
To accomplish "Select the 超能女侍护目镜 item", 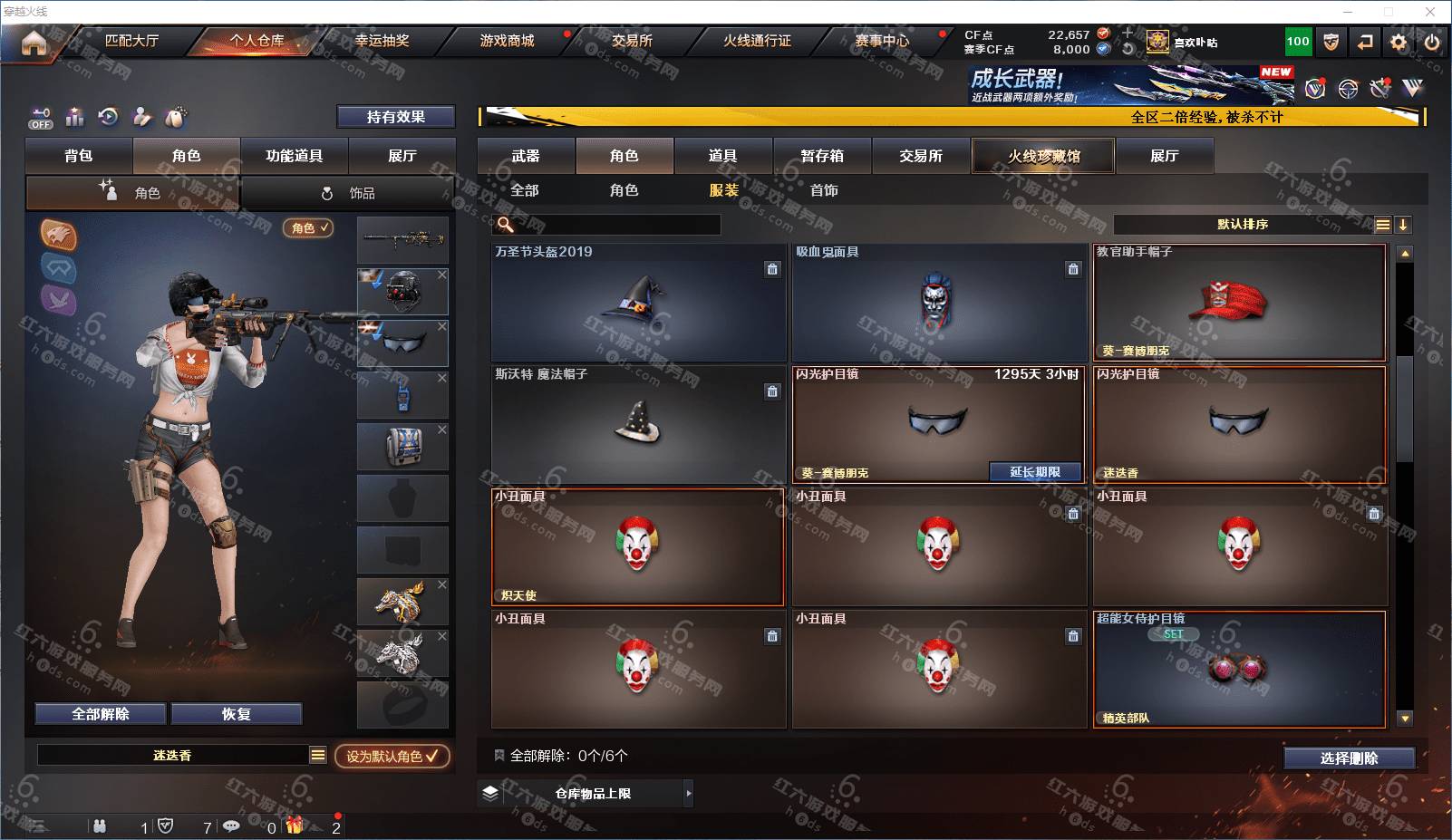I will [x=1239, y=669].
